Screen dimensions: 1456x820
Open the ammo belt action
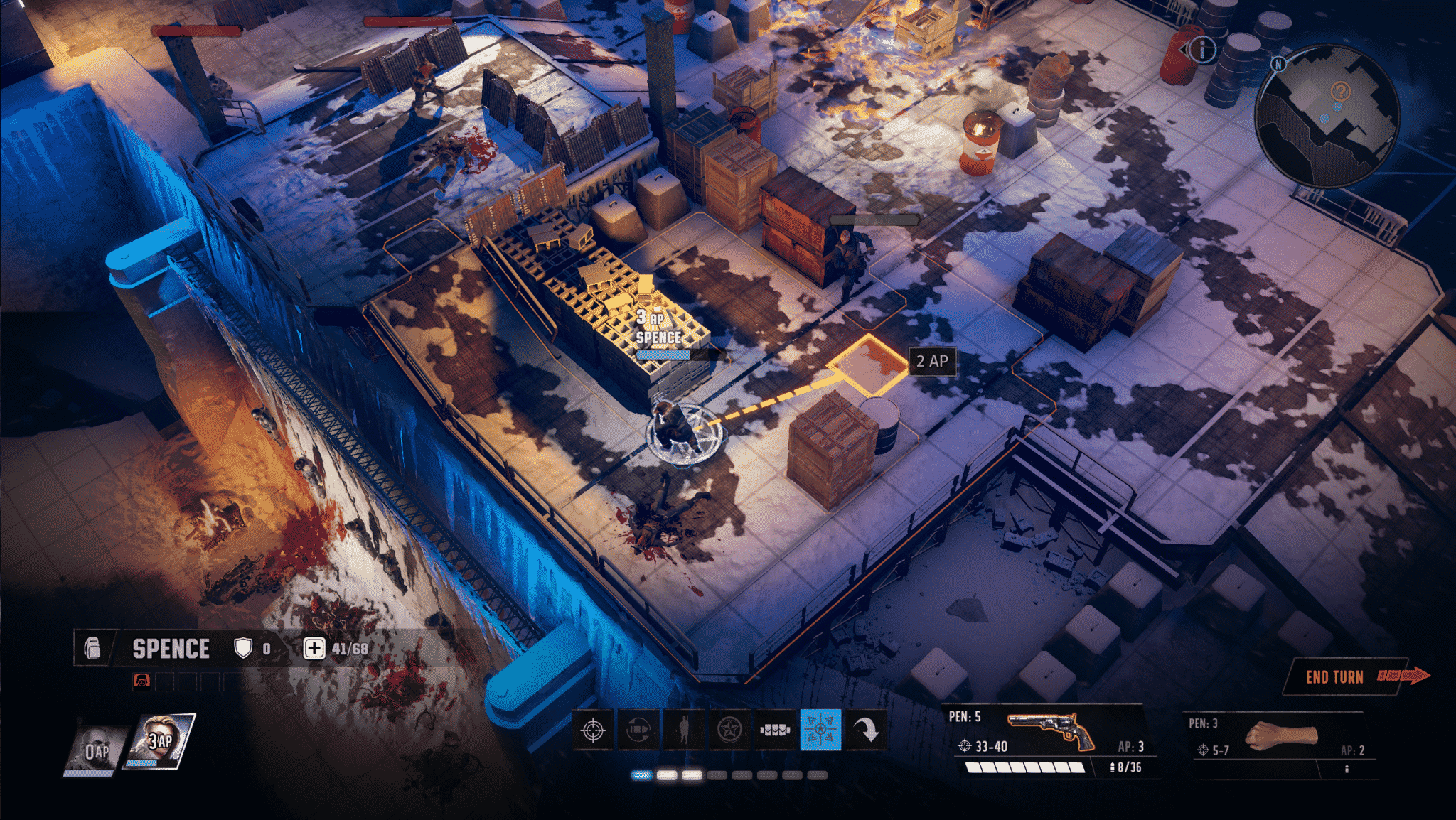pyautogui.click(x=775, y=730)
